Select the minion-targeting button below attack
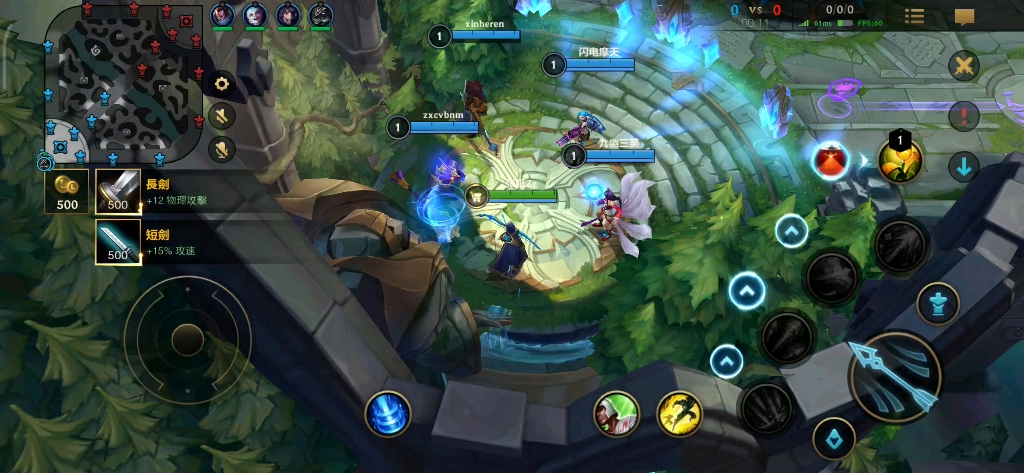 [832, 438]
